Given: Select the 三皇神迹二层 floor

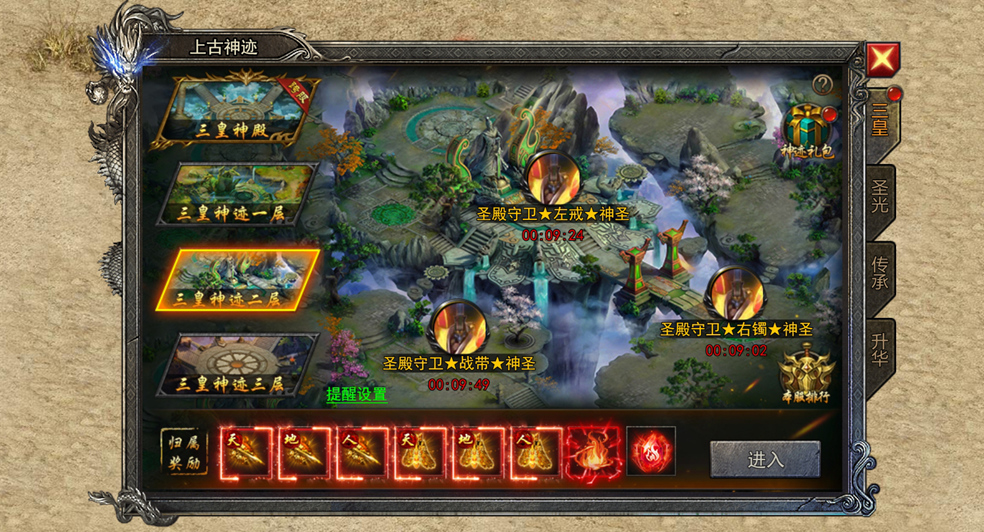Looking at the screenshot, I should [x=238, y=278].
